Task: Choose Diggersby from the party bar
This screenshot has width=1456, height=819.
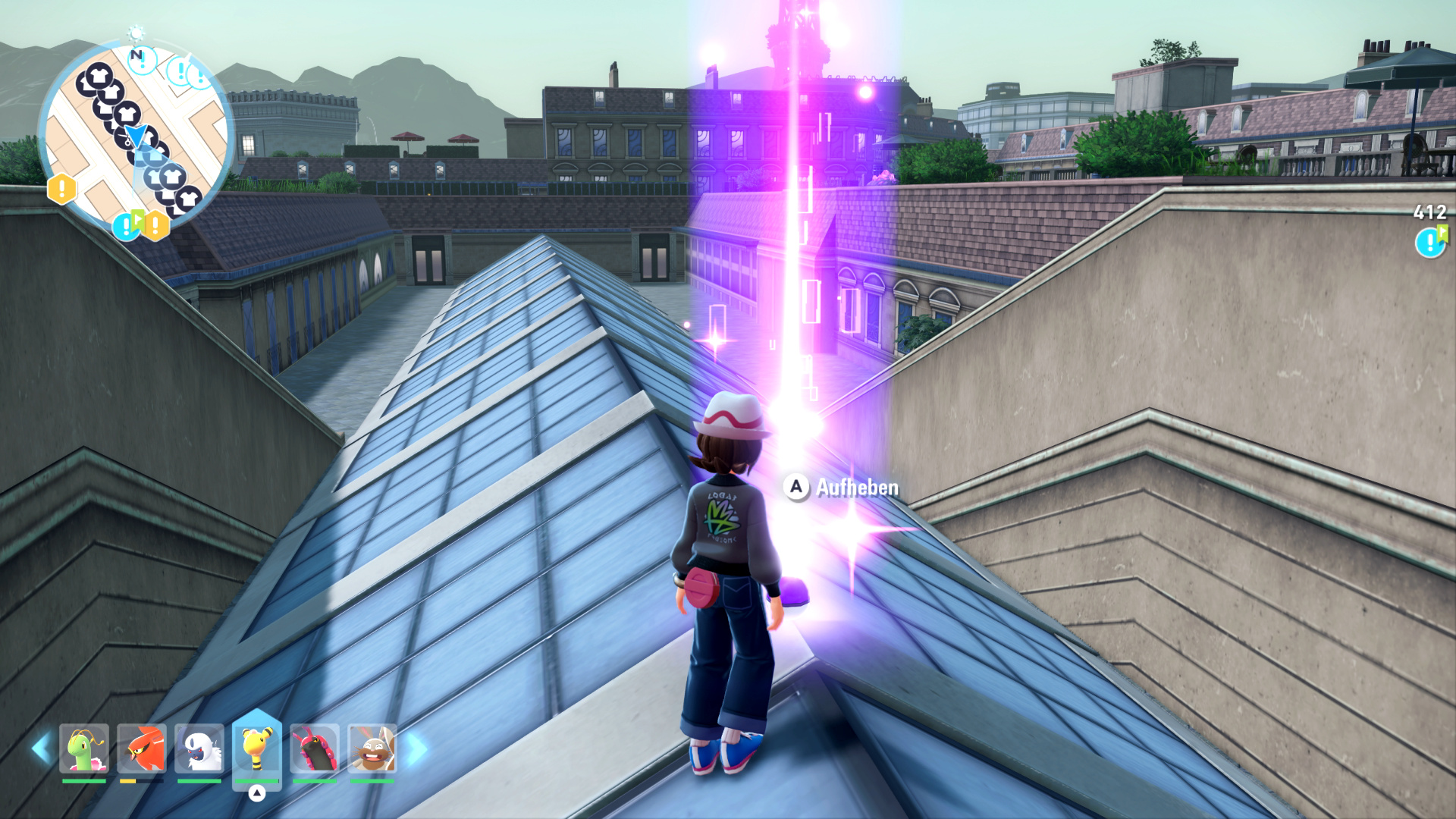Action: click(372, 748)
